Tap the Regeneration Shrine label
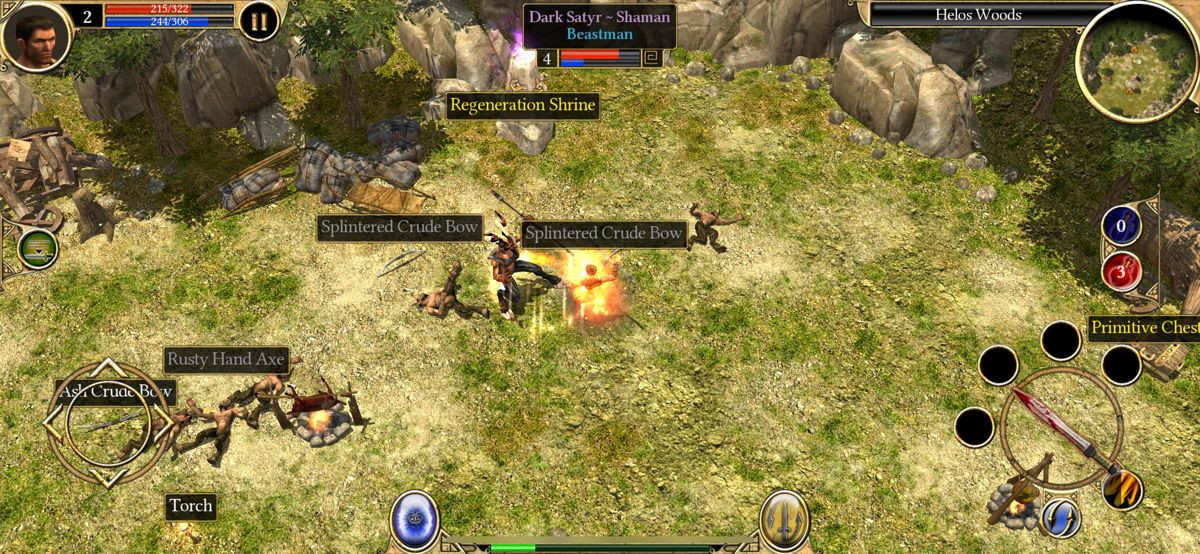The height and width of the screenshot is (554, 1200). 522,105
